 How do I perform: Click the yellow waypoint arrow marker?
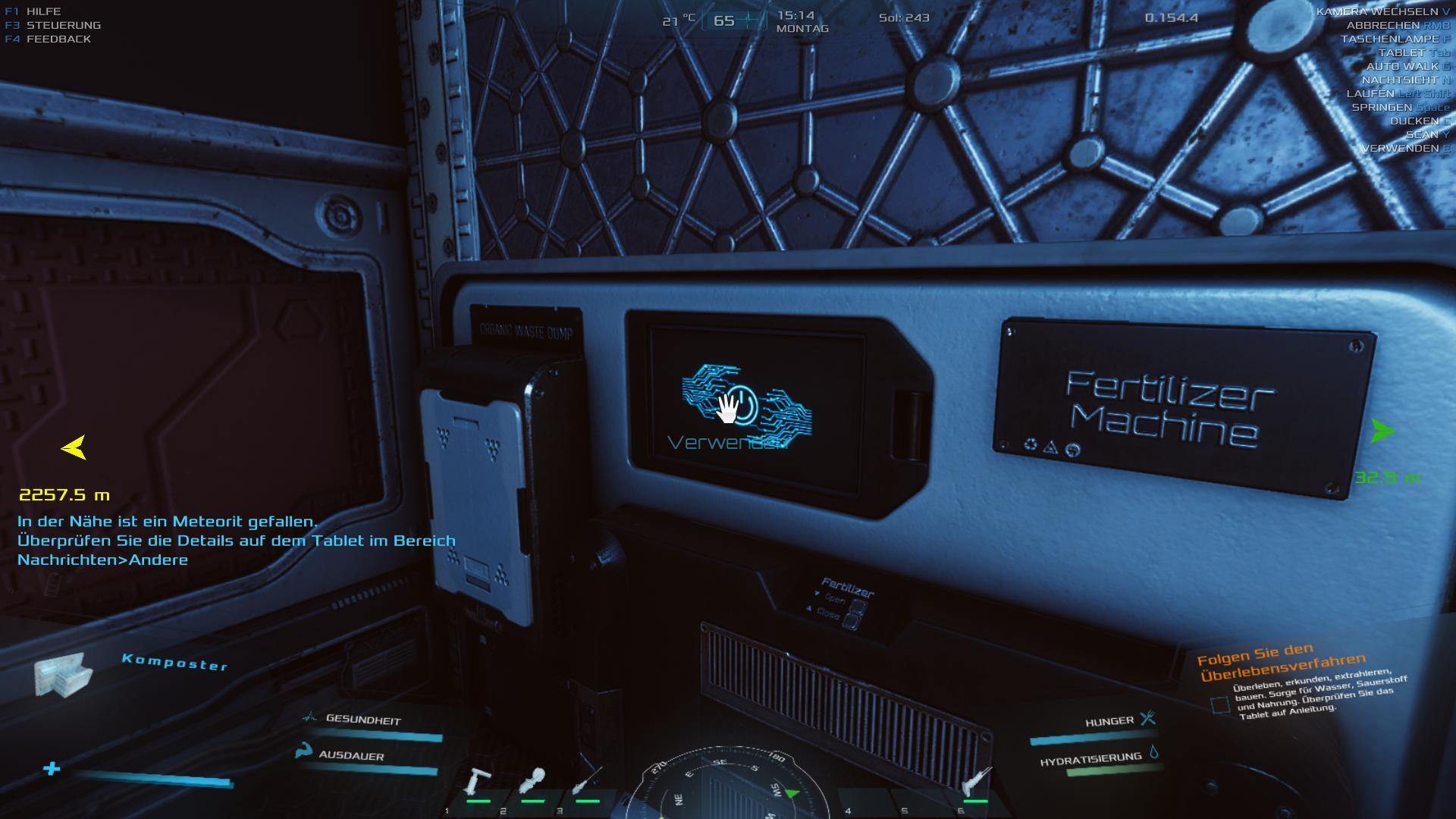tap(74, 447)
